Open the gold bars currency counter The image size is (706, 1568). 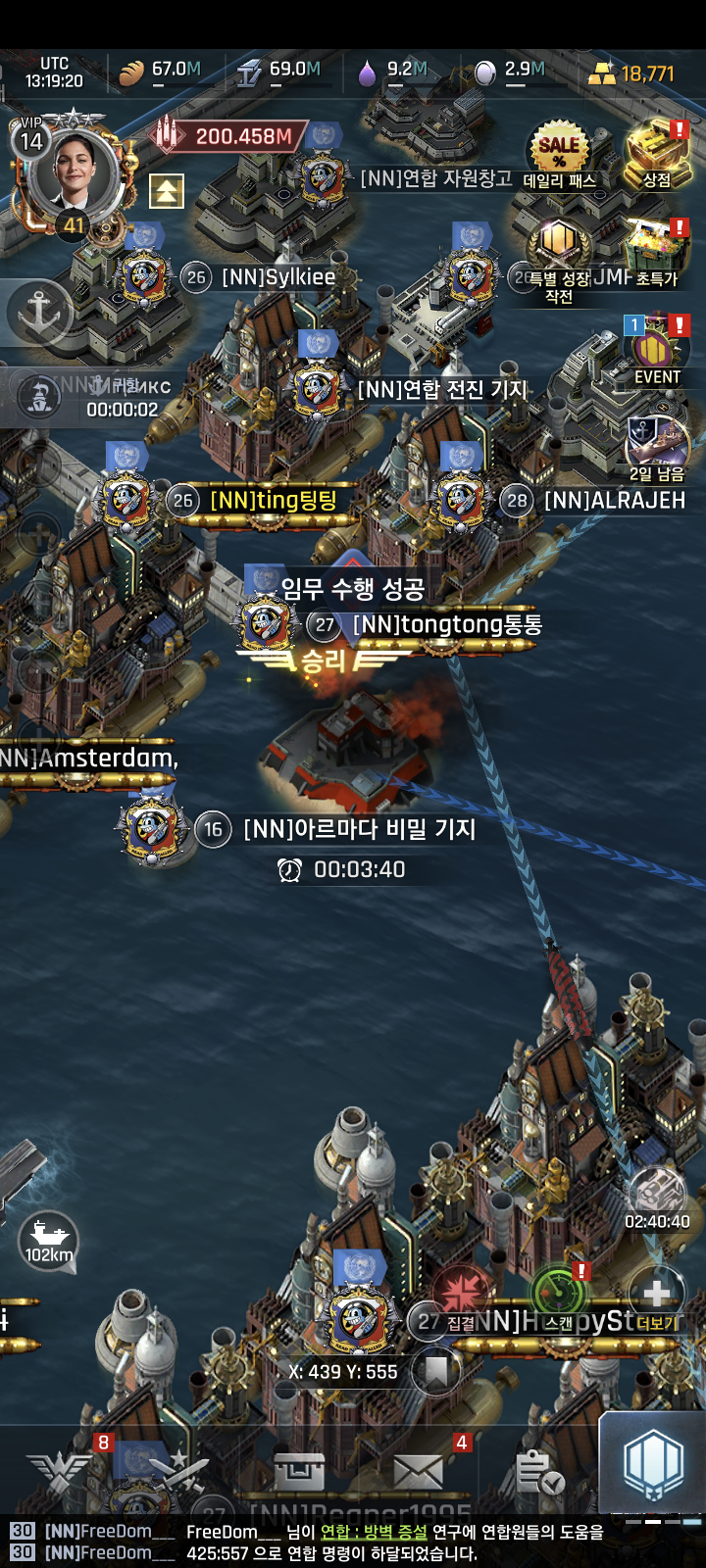tap(632, 73)
